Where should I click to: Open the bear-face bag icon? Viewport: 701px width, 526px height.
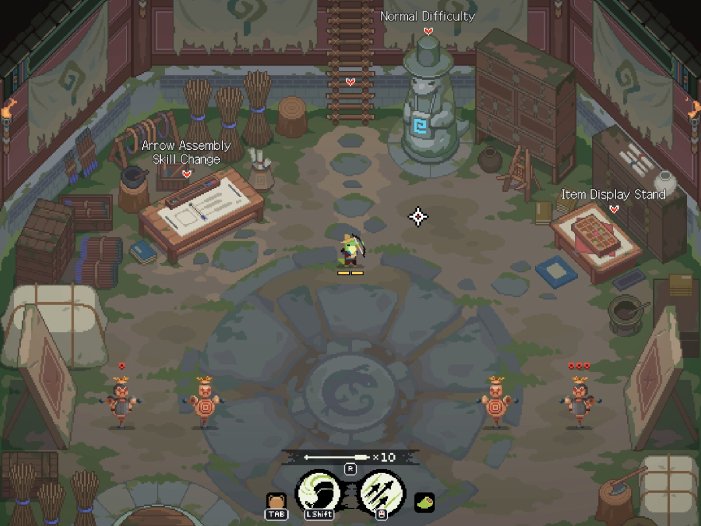(277, 500)
